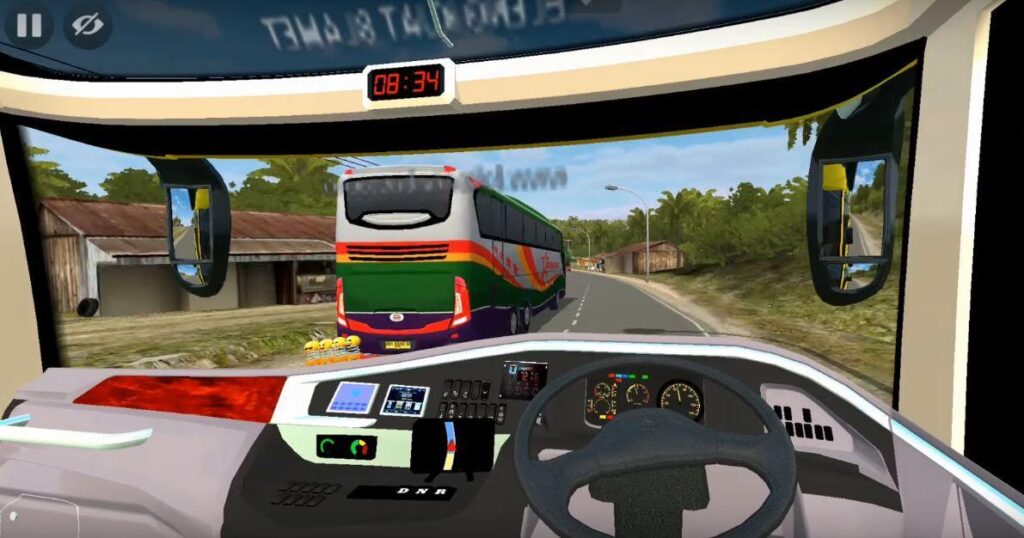Image resolution: width=1024 pixels, height=538 pixels.
Task: Toggle HUD visibility with the crossed-eye icon
Action: point(88,25)
